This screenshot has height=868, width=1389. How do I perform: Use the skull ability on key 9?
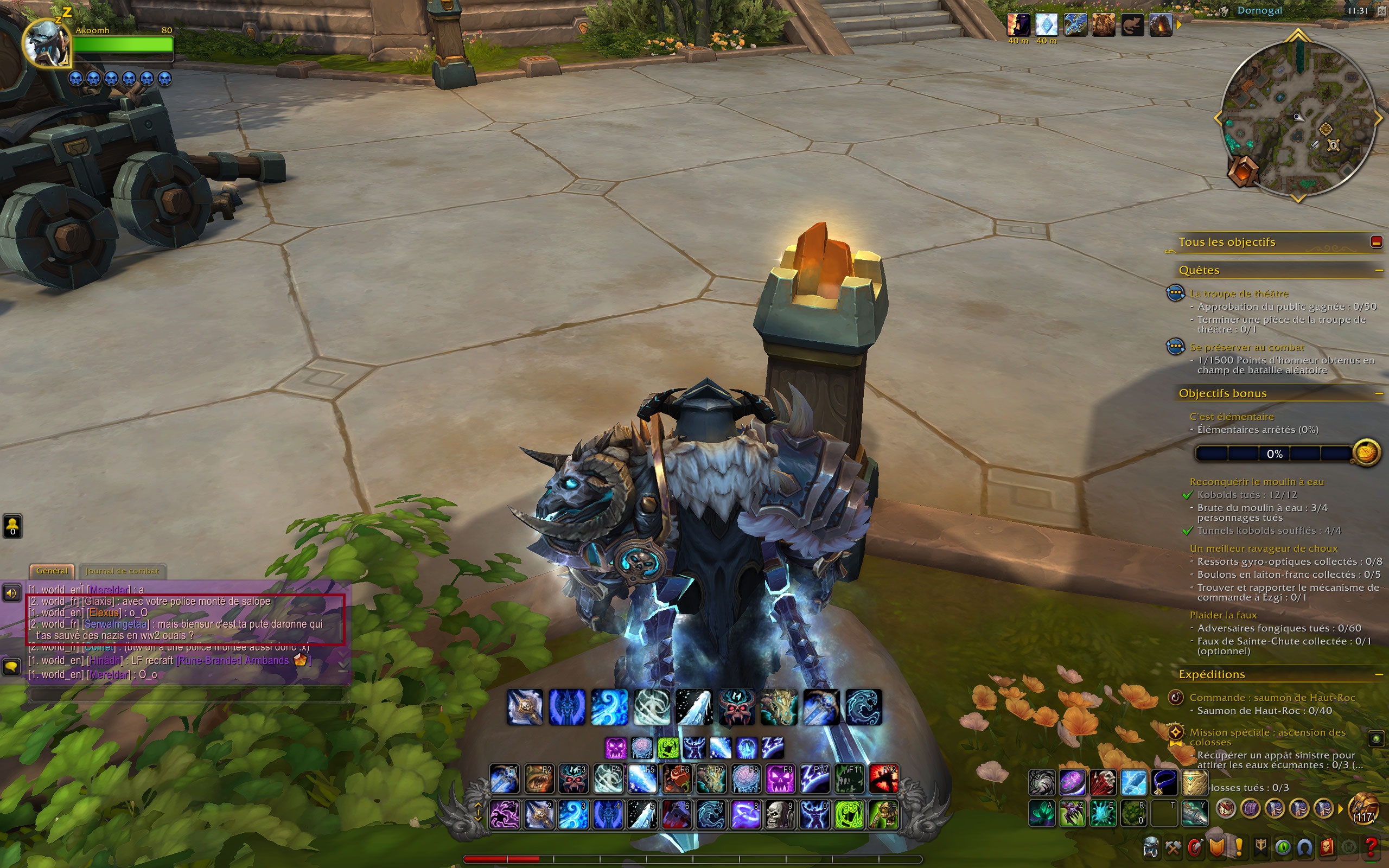pos(780,815)
